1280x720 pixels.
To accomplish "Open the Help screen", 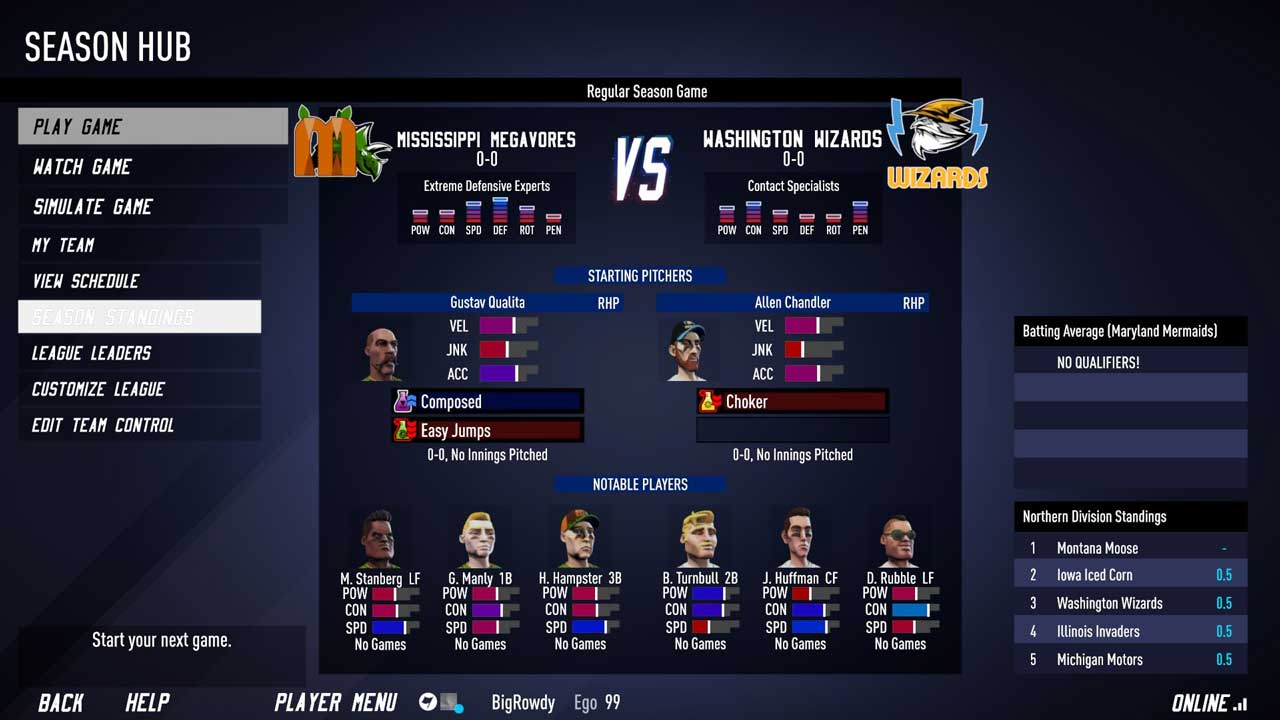I will [147, 703].
